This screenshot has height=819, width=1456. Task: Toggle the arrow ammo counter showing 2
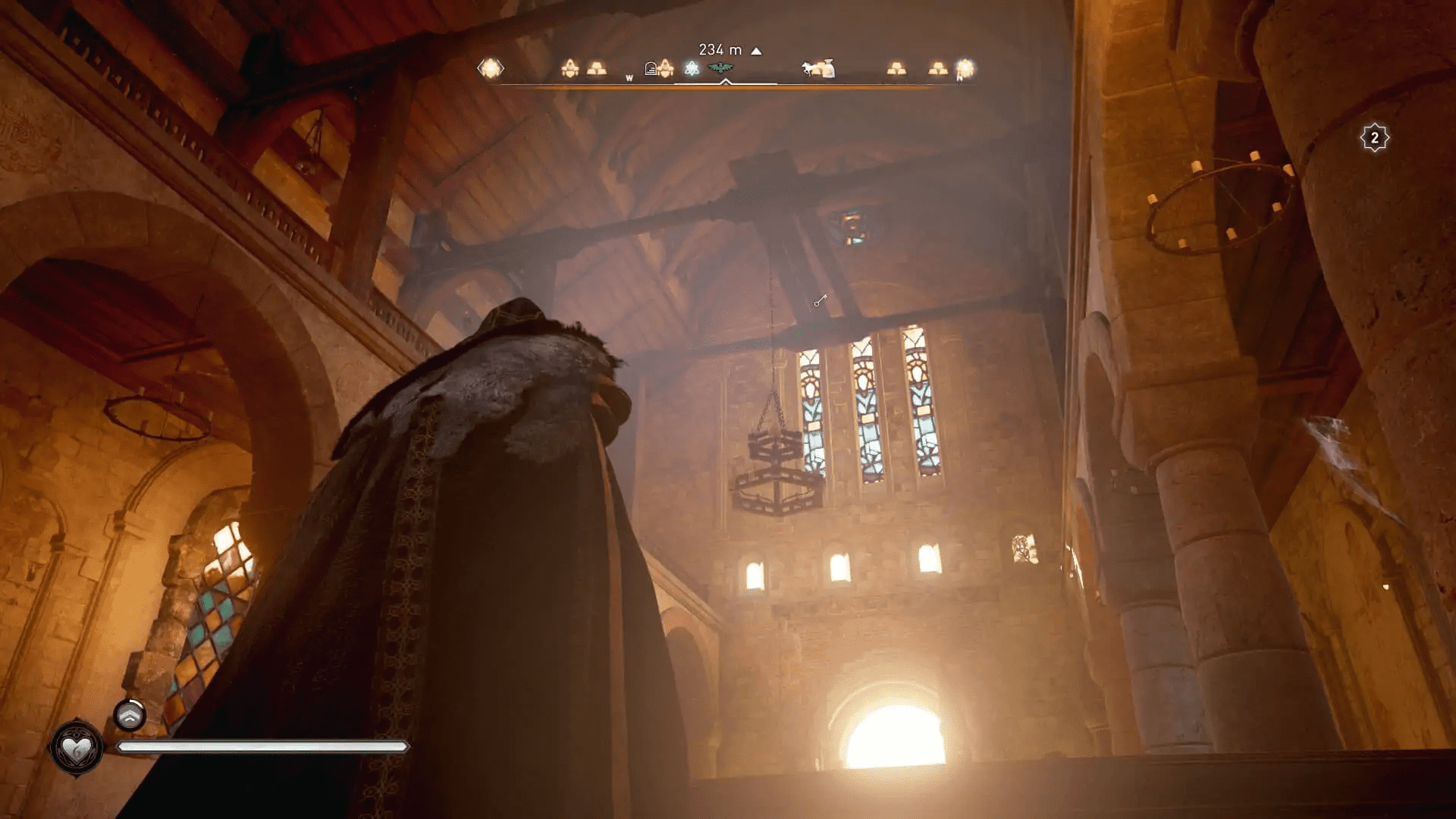(x=1374, y=136)
